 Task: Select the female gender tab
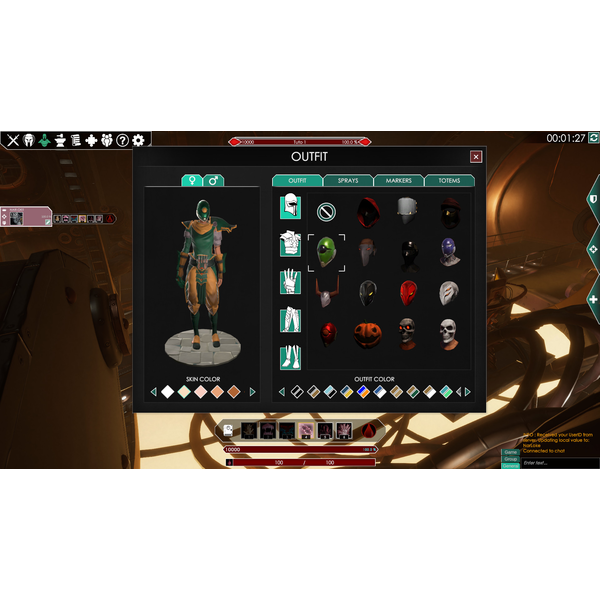coord(191,181)
